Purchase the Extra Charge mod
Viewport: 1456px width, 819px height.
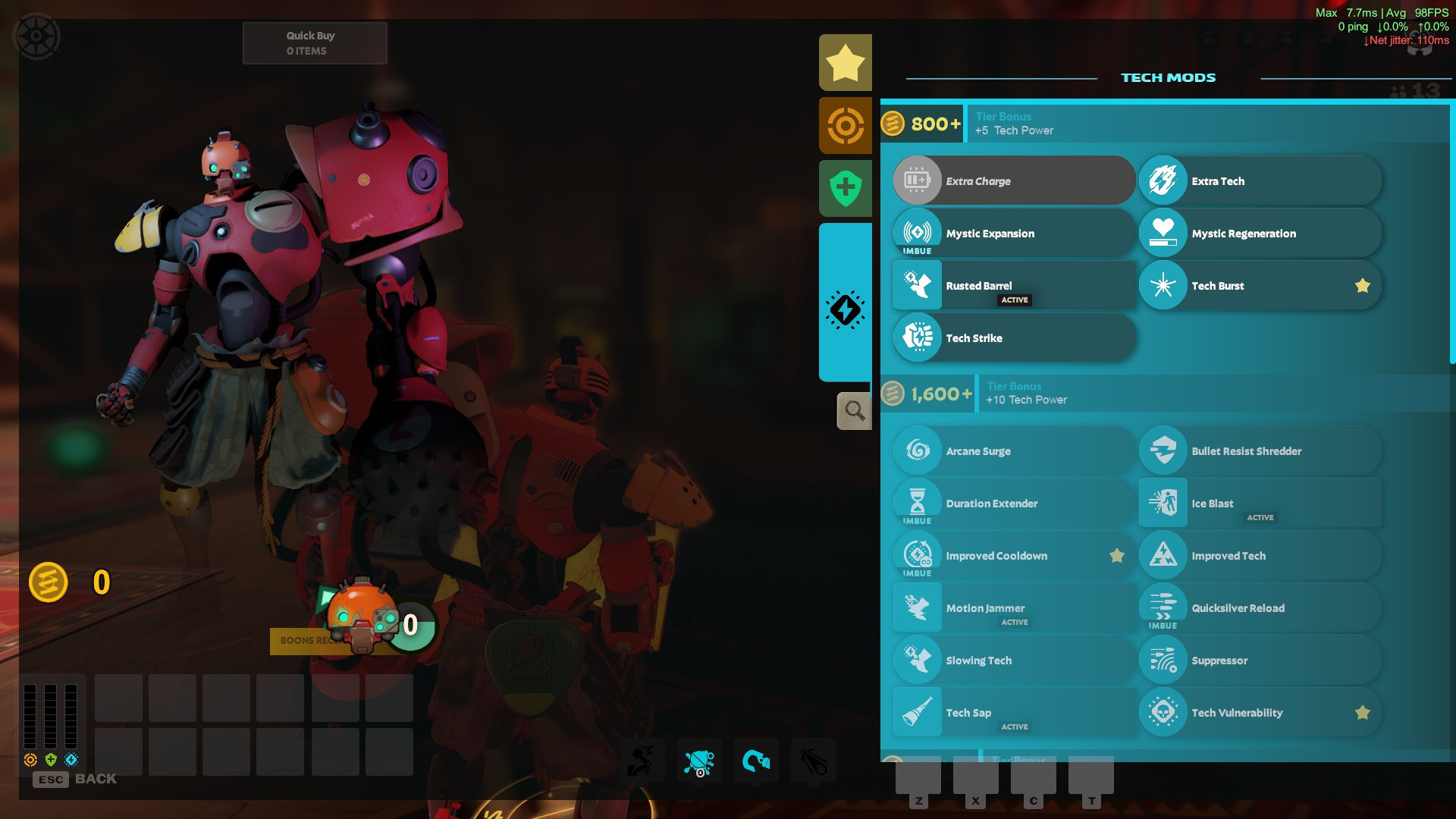pos(1014,180)
